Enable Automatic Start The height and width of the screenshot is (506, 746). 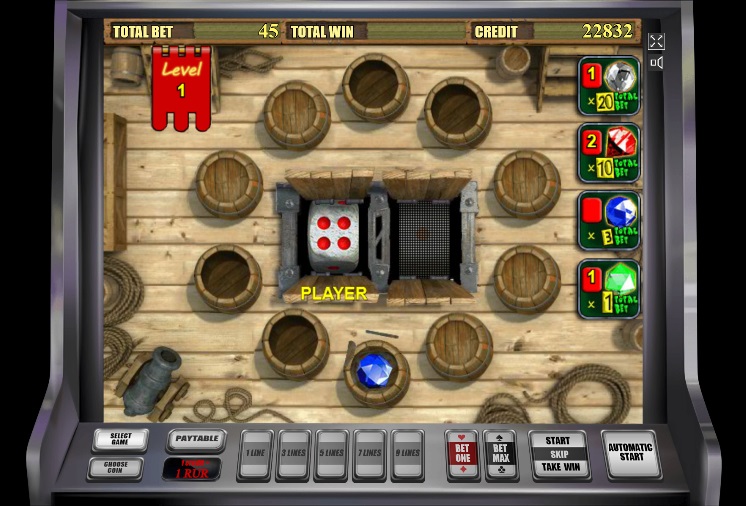tap(630, 454)
